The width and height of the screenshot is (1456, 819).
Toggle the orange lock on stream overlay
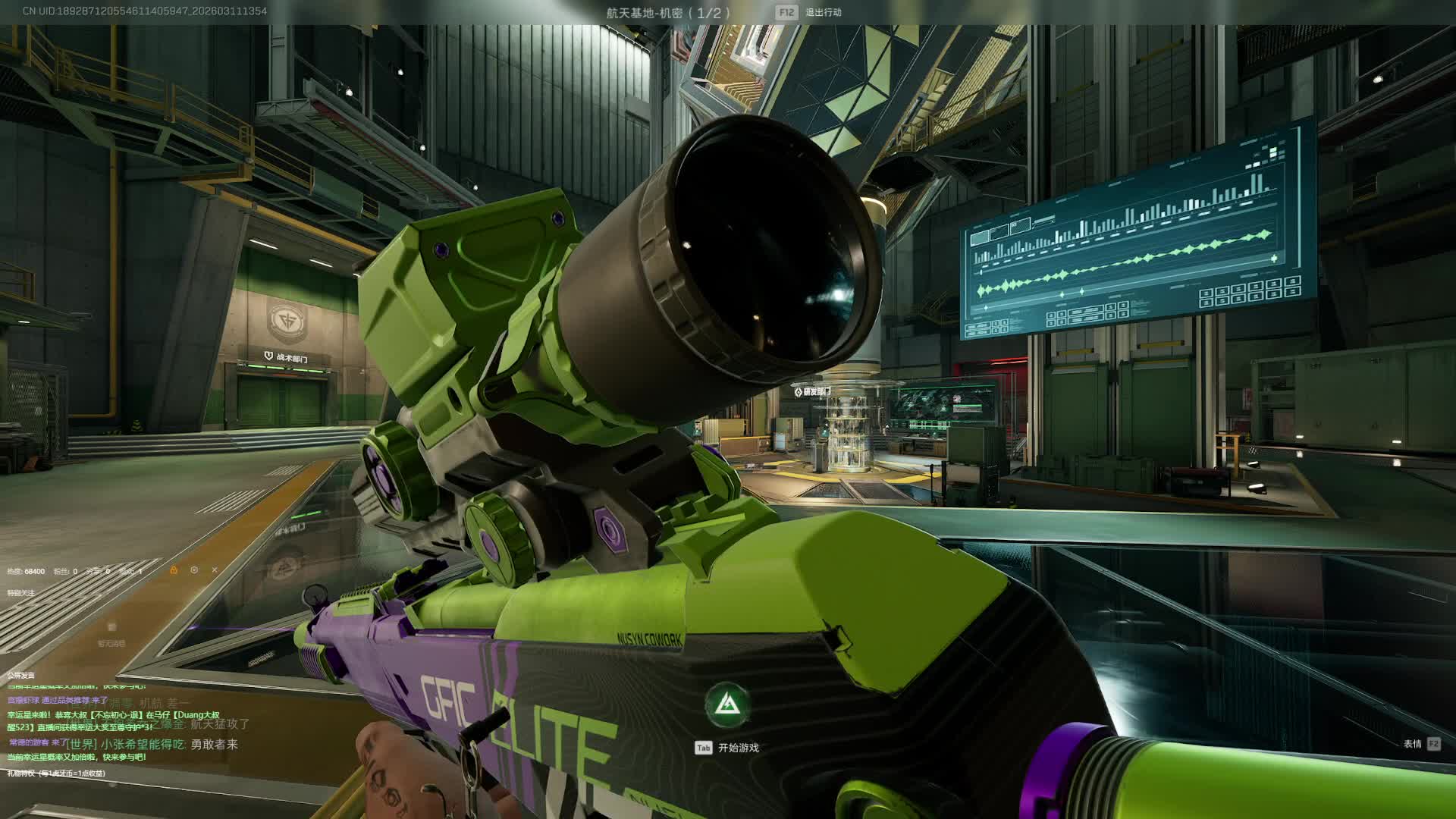(174, 570)
